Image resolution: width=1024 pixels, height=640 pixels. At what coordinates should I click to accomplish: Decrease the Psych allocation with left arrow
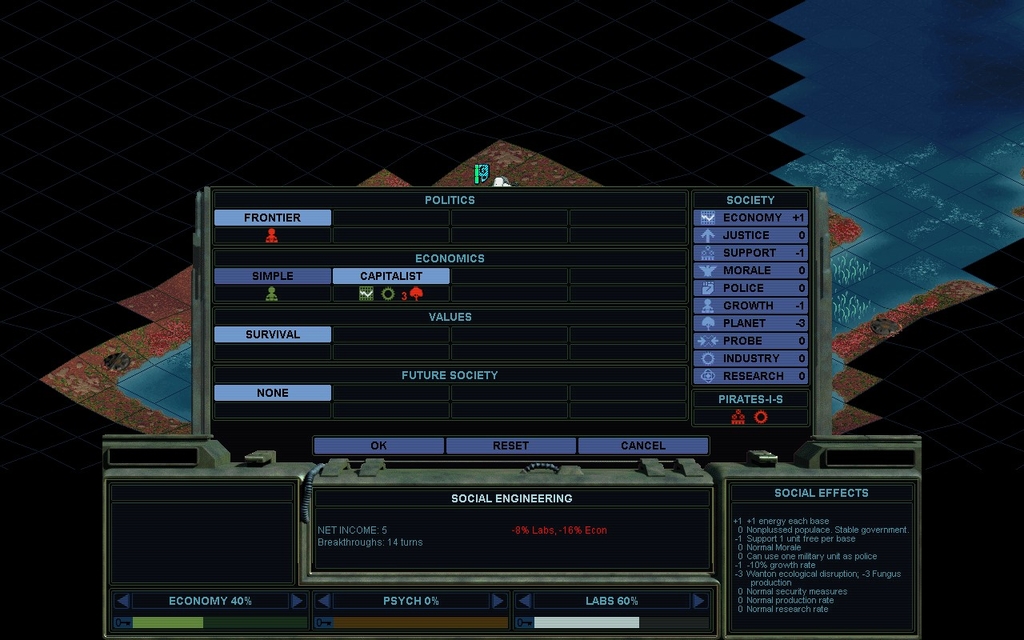(x=322, y=601)
